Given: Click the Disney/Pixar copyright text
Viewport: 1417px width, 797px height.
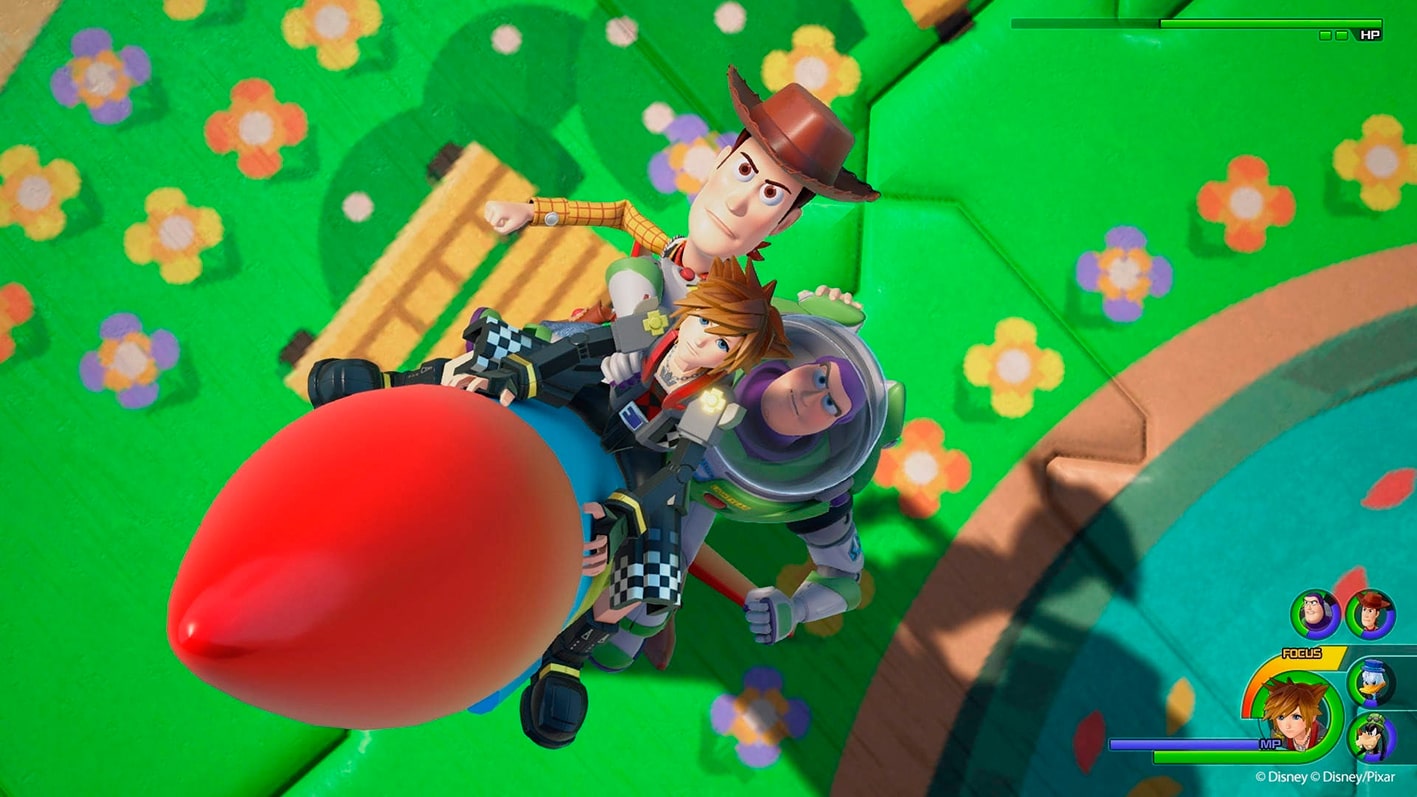Looking at the screenshot, I should (x=1354, y=776).
